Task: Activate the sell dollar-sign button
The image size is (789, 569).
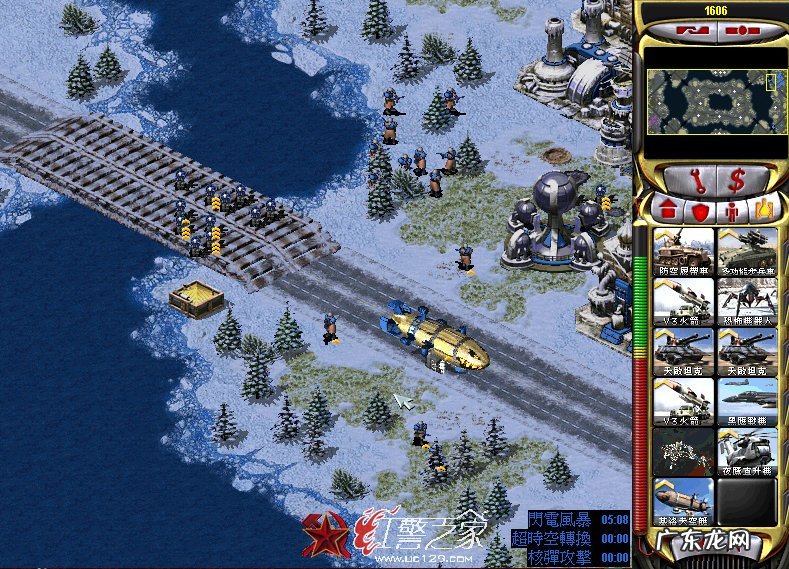Action: (737, 181)
